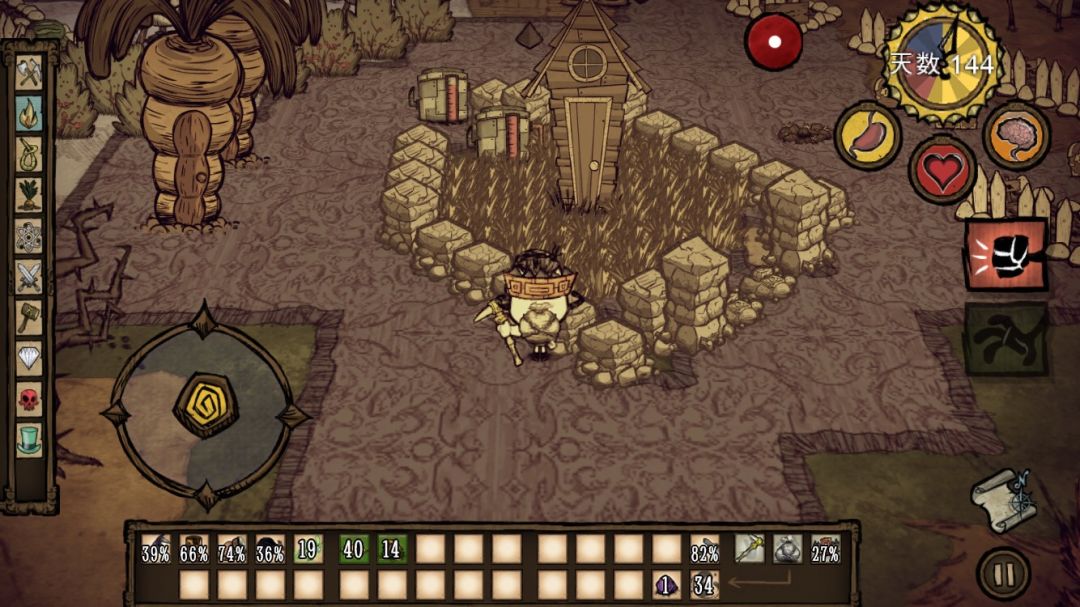Select the purple gem inventory slot
Screen dimensions: 1080x607
(x=666, y=585)
